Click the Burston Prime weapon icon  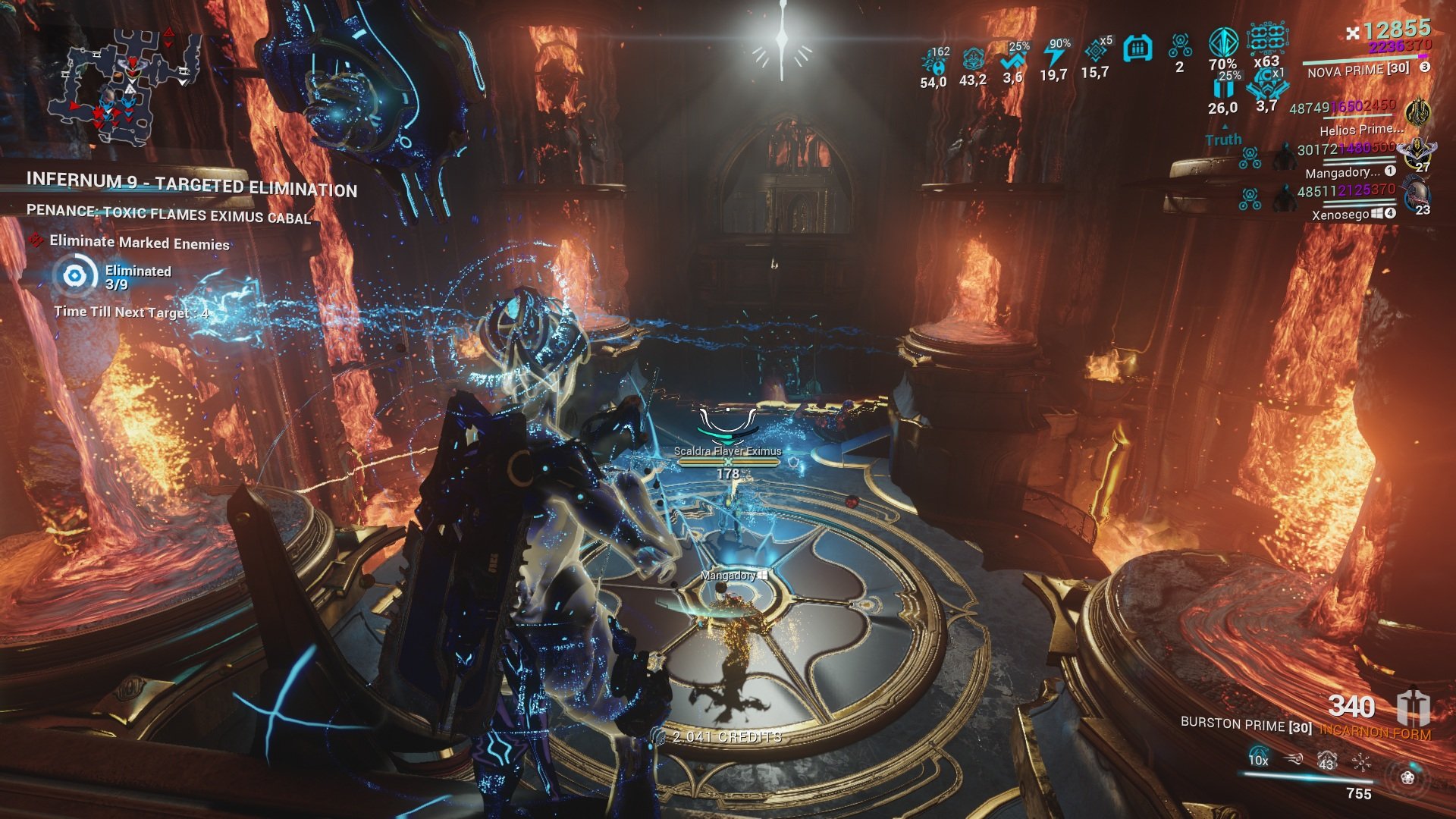click(1414, 708)
